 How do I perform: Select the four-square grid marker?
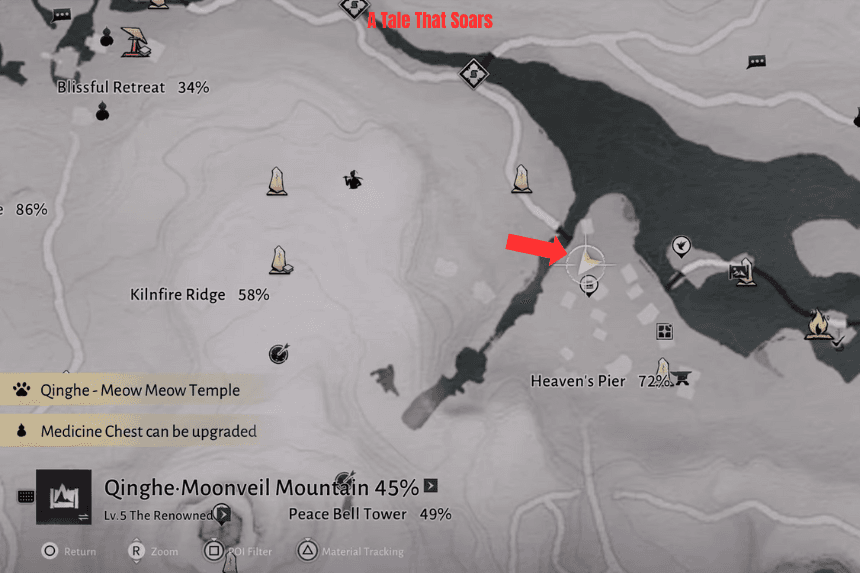click(x=664, y=332)
